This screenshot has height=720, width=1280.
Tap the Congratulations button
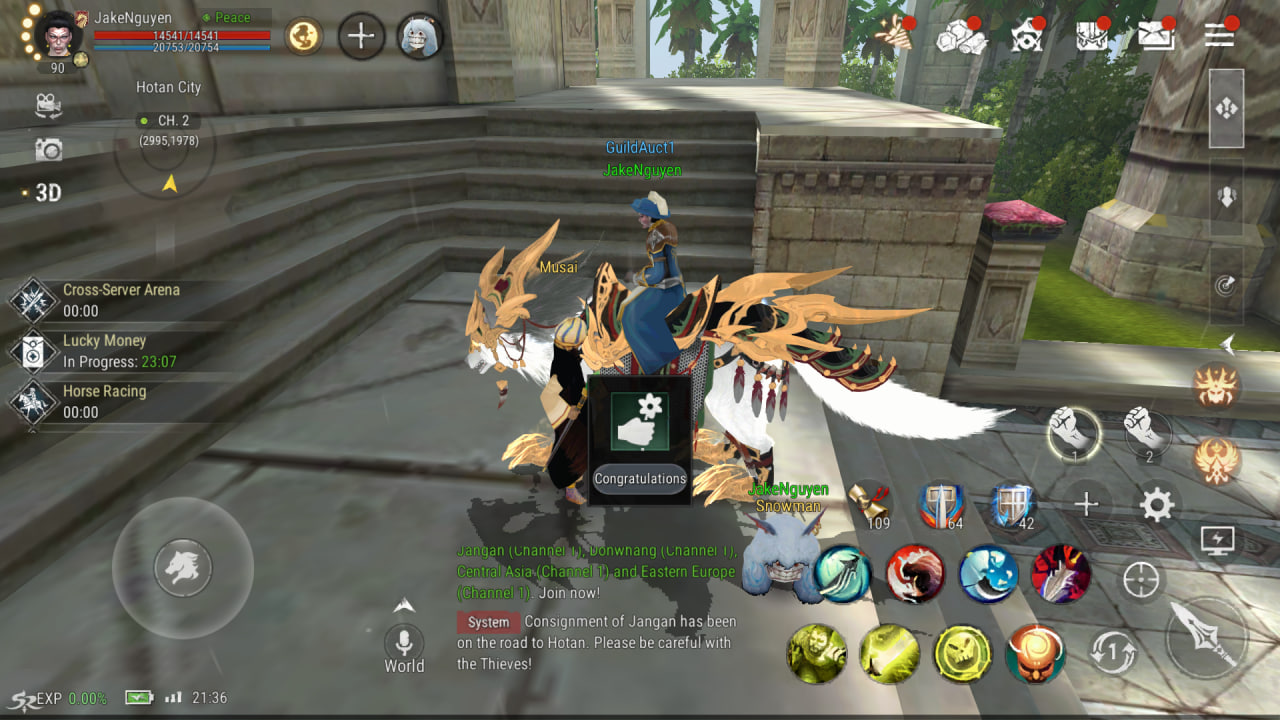pyautogui.click(x=640, y=479)
